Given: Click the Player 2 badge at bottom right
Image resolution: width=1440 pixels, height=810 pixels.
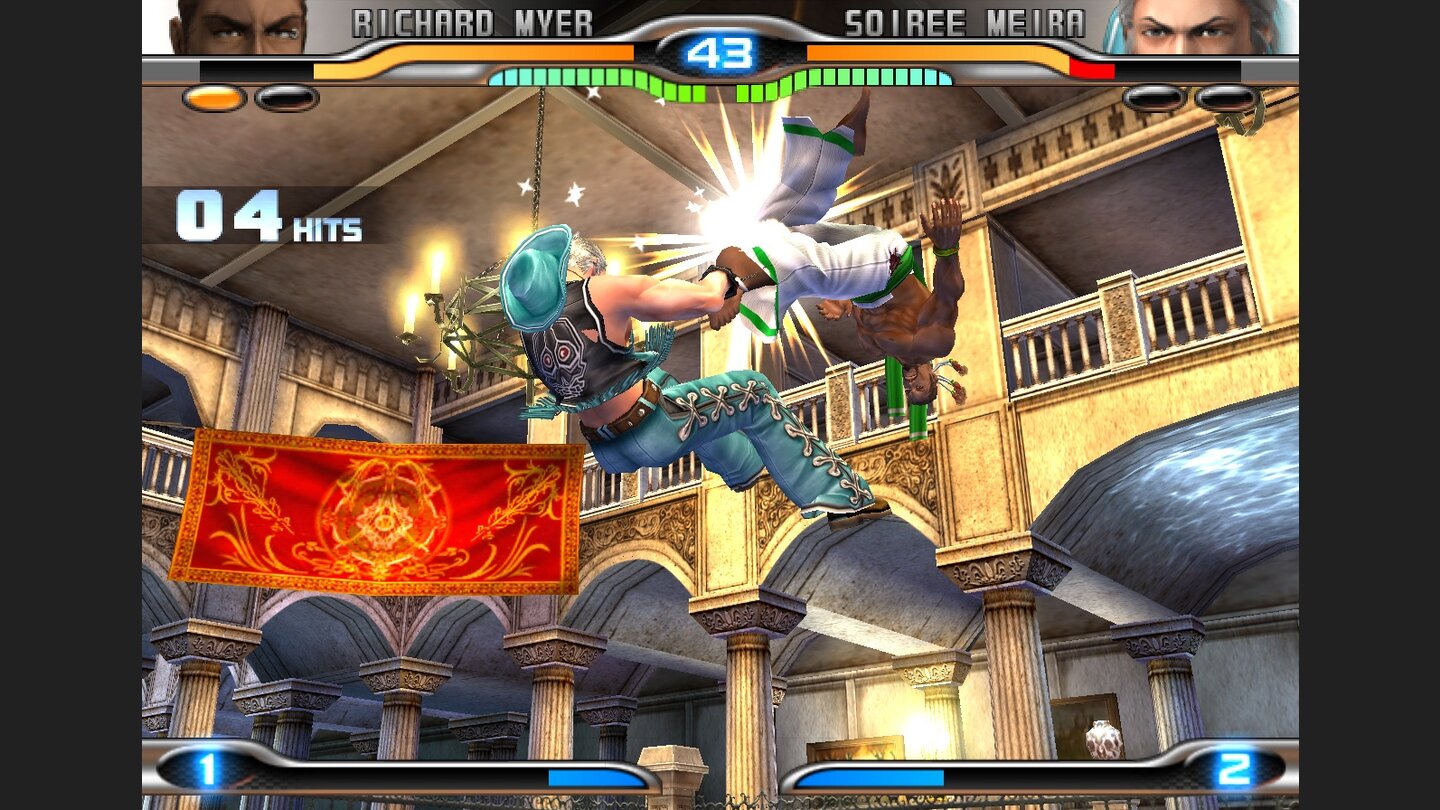Looking at the screenshot, I should 1235,770.
